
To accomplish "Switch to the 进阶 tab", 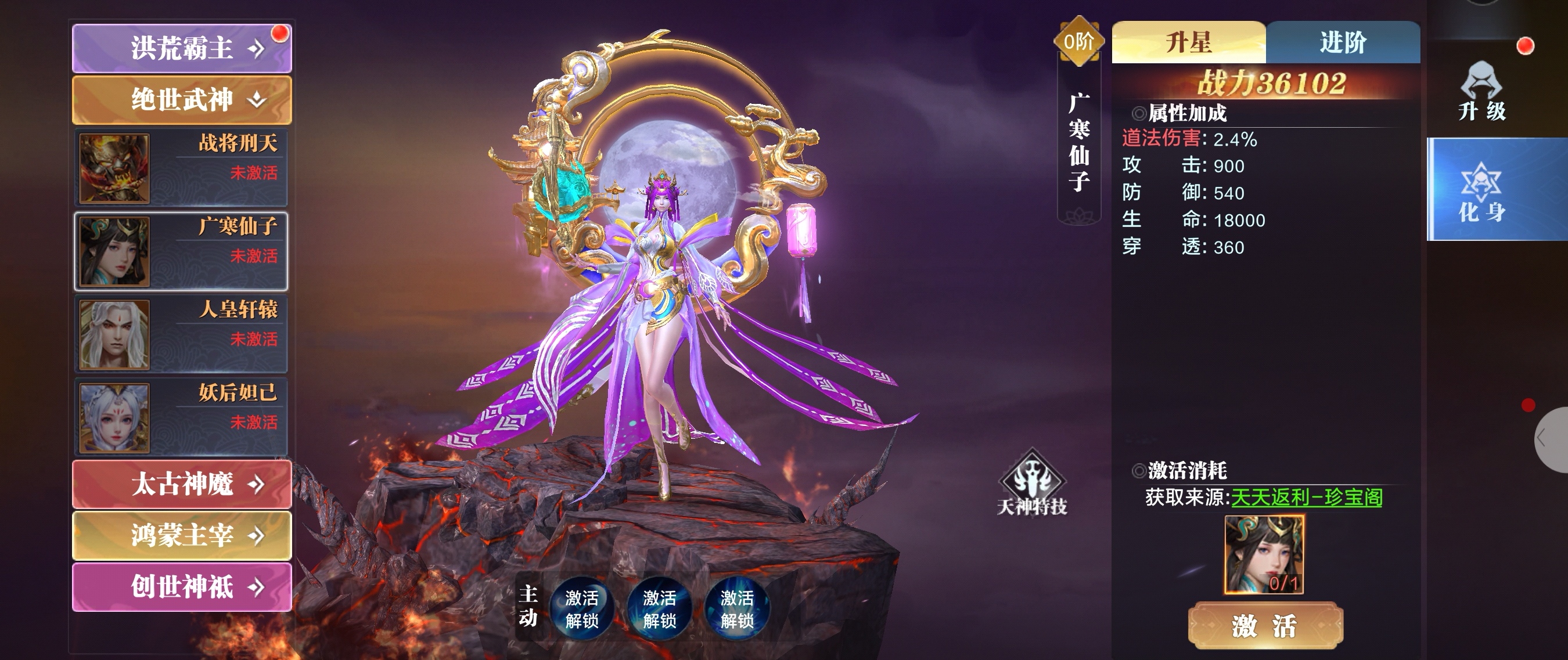I will [x=1343, y=42].
